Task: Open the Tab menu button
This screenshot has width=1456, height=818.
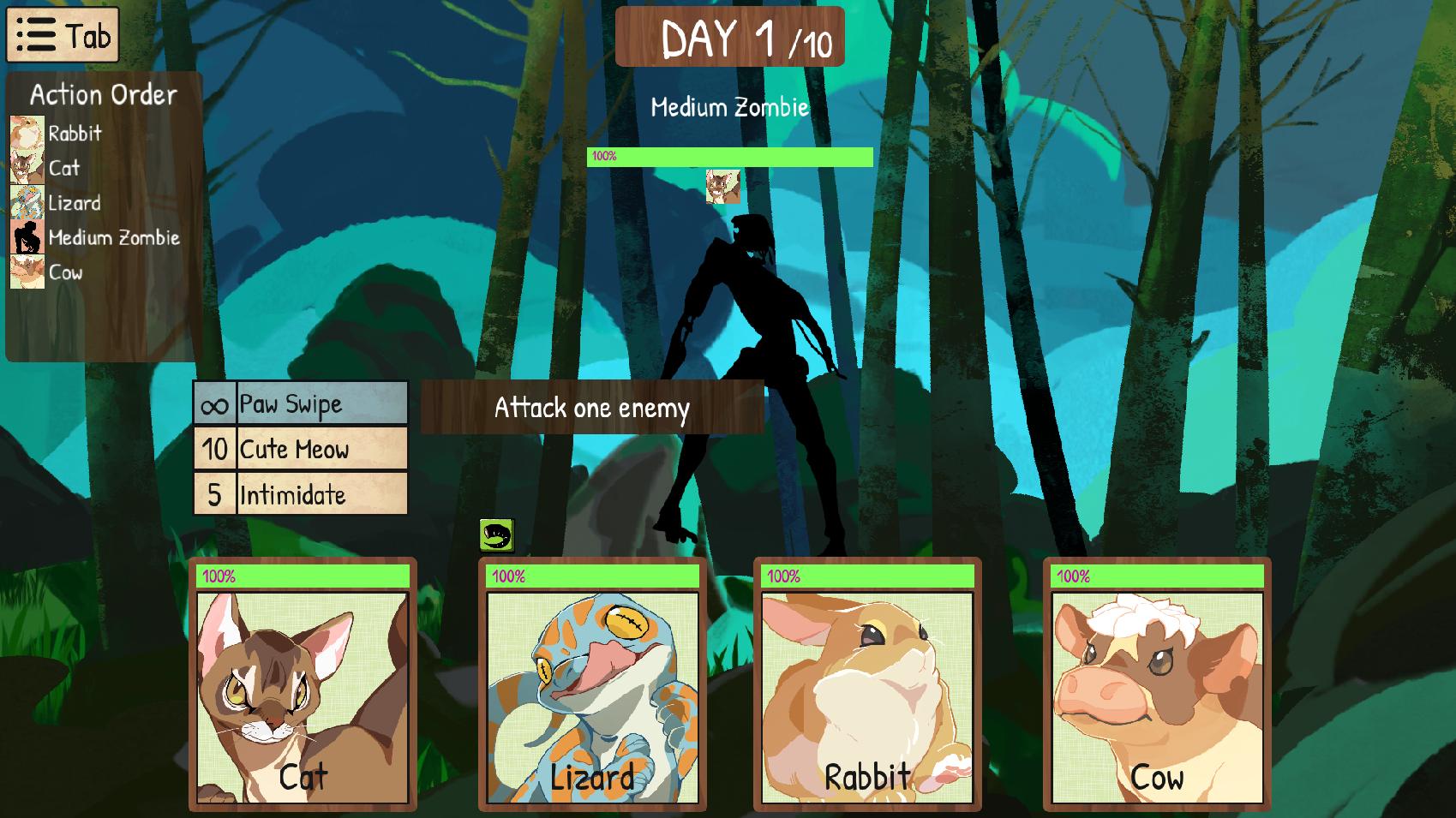Action: point(63,35)
